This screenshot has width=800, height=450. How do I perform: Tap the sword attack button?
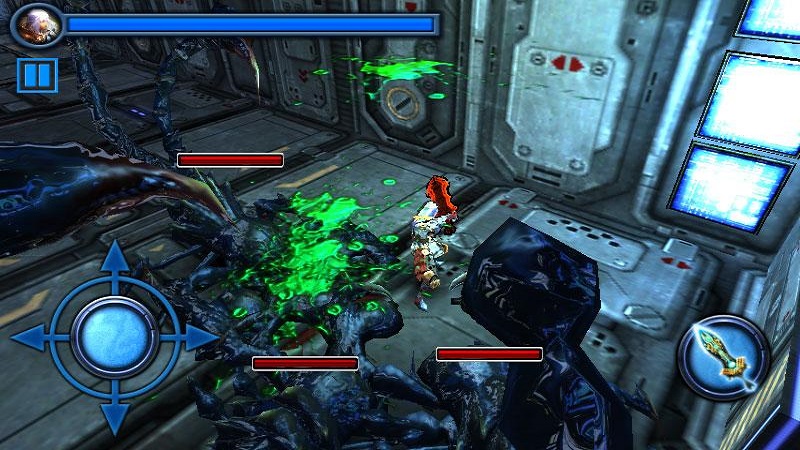[723, 358]
